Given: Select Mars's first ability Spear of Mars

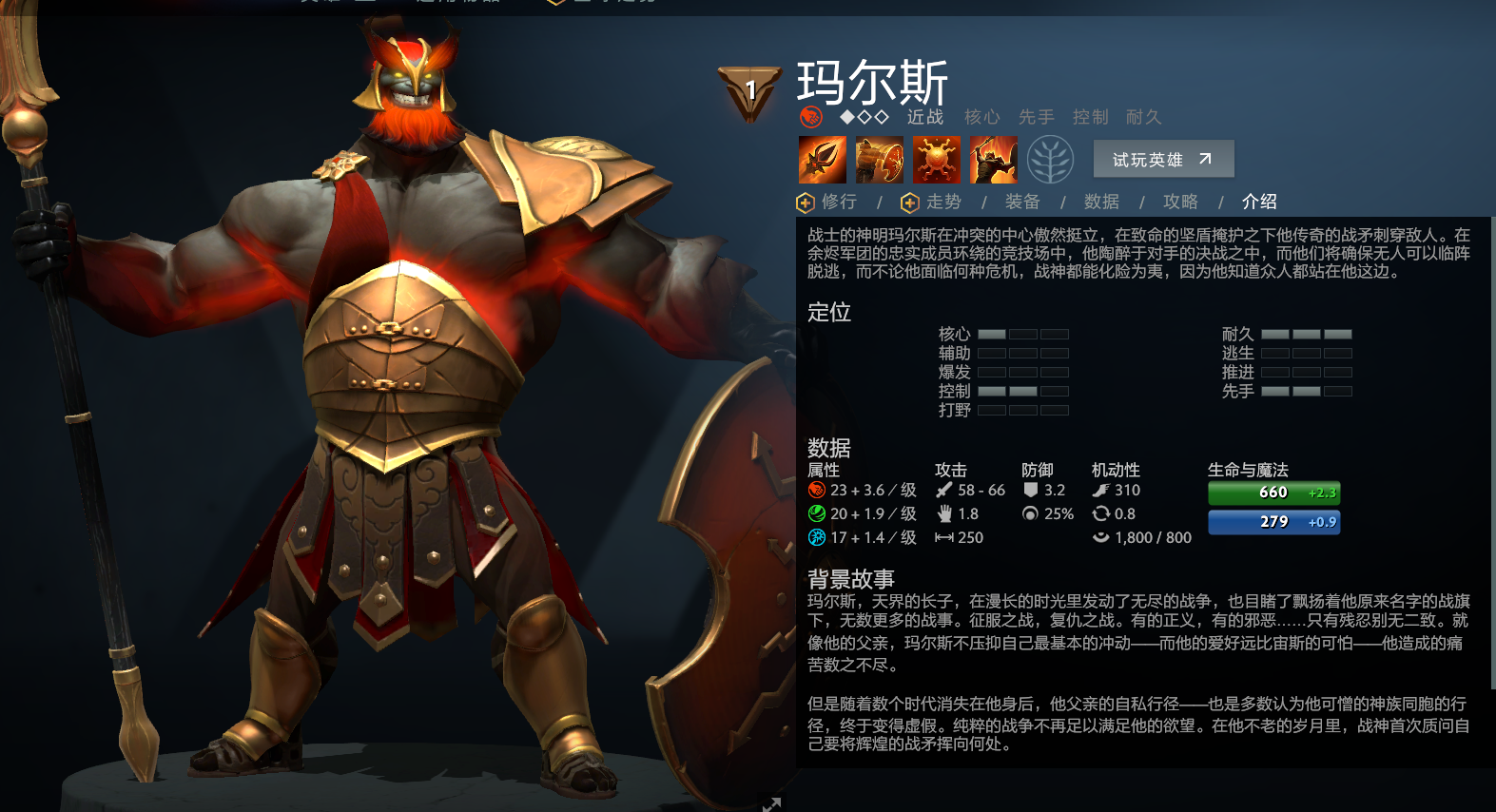Looking at the screenshot, I should (821, 159).
